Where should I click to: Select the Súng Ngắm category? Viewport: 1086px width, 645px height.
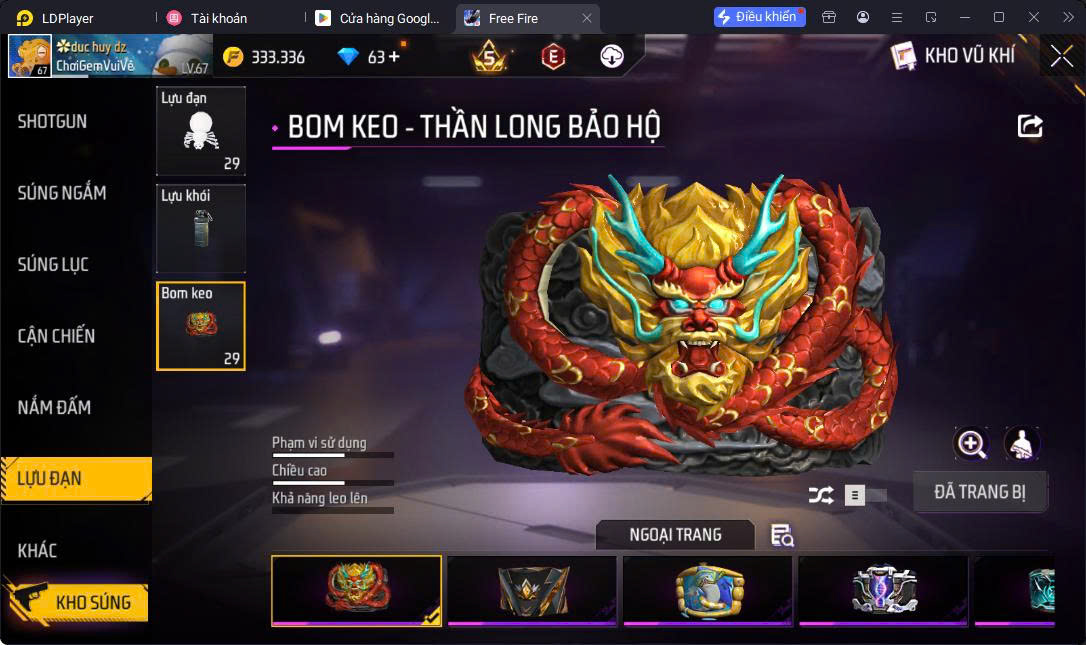tap(62, 193)
